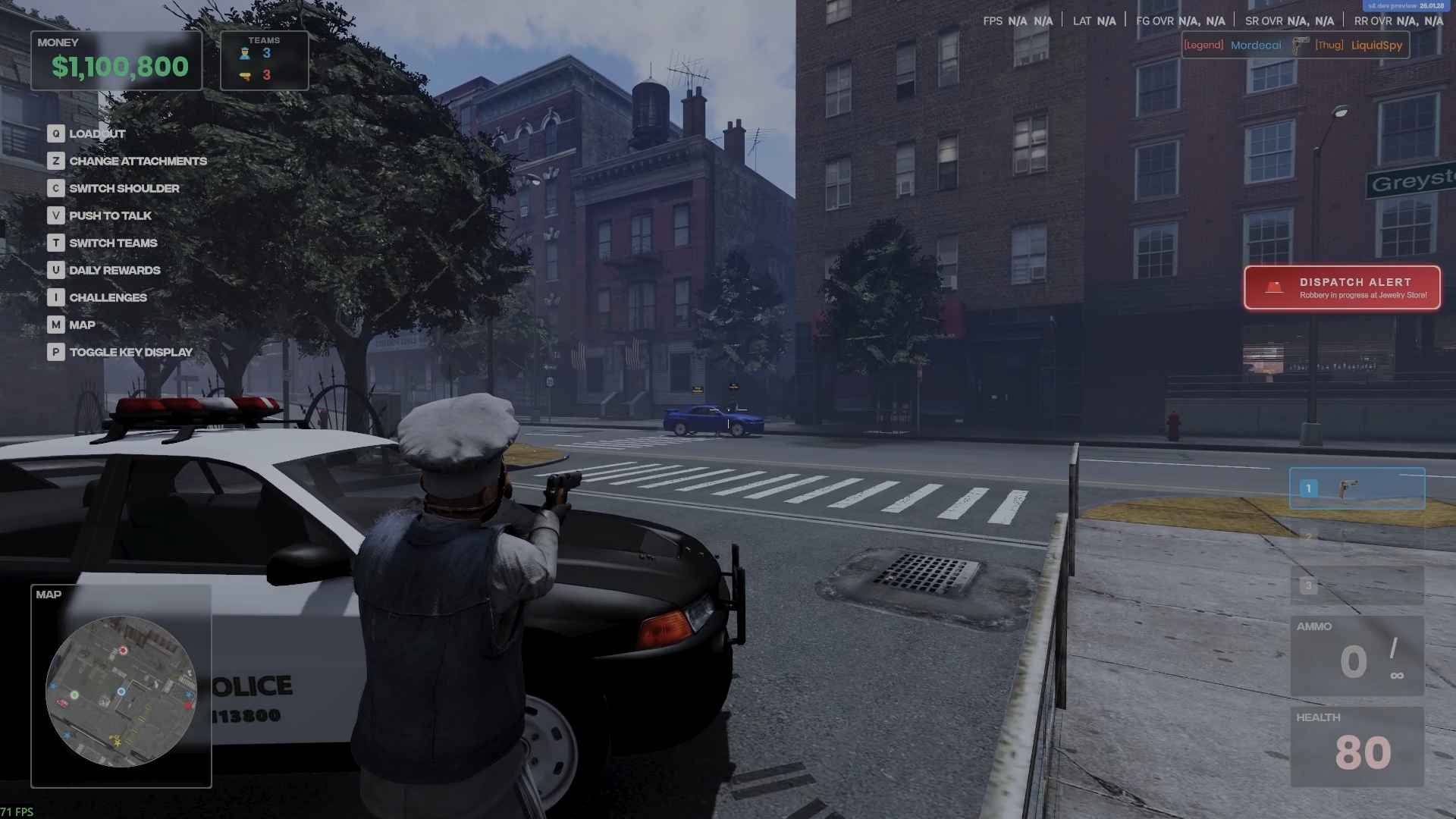Select the pistol in weapon slot 1
Viewport: 1456px width, 819px height.
1357,488
